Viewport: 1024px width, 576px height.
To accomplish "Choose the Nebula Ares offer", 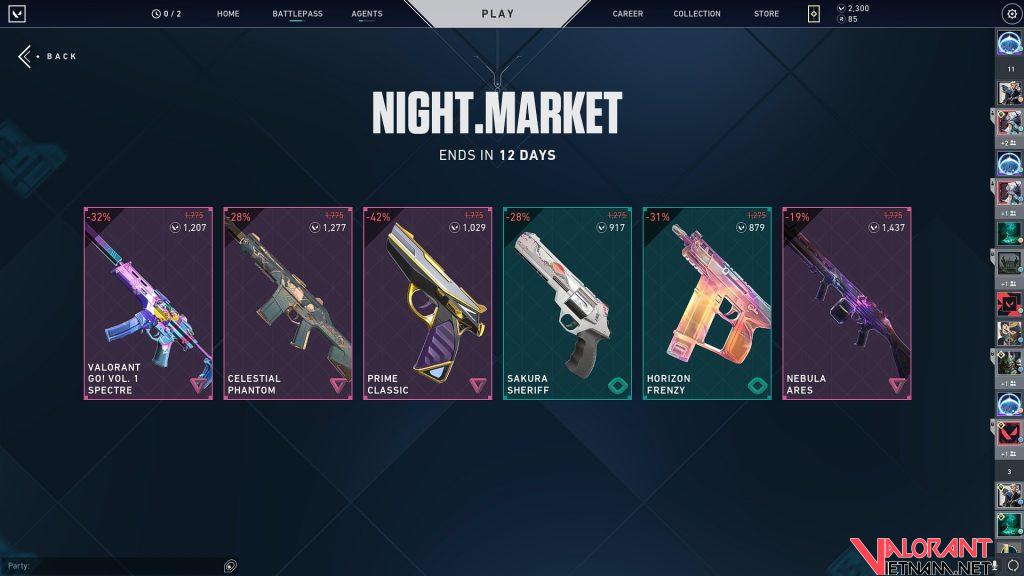I will click(847, 304).
